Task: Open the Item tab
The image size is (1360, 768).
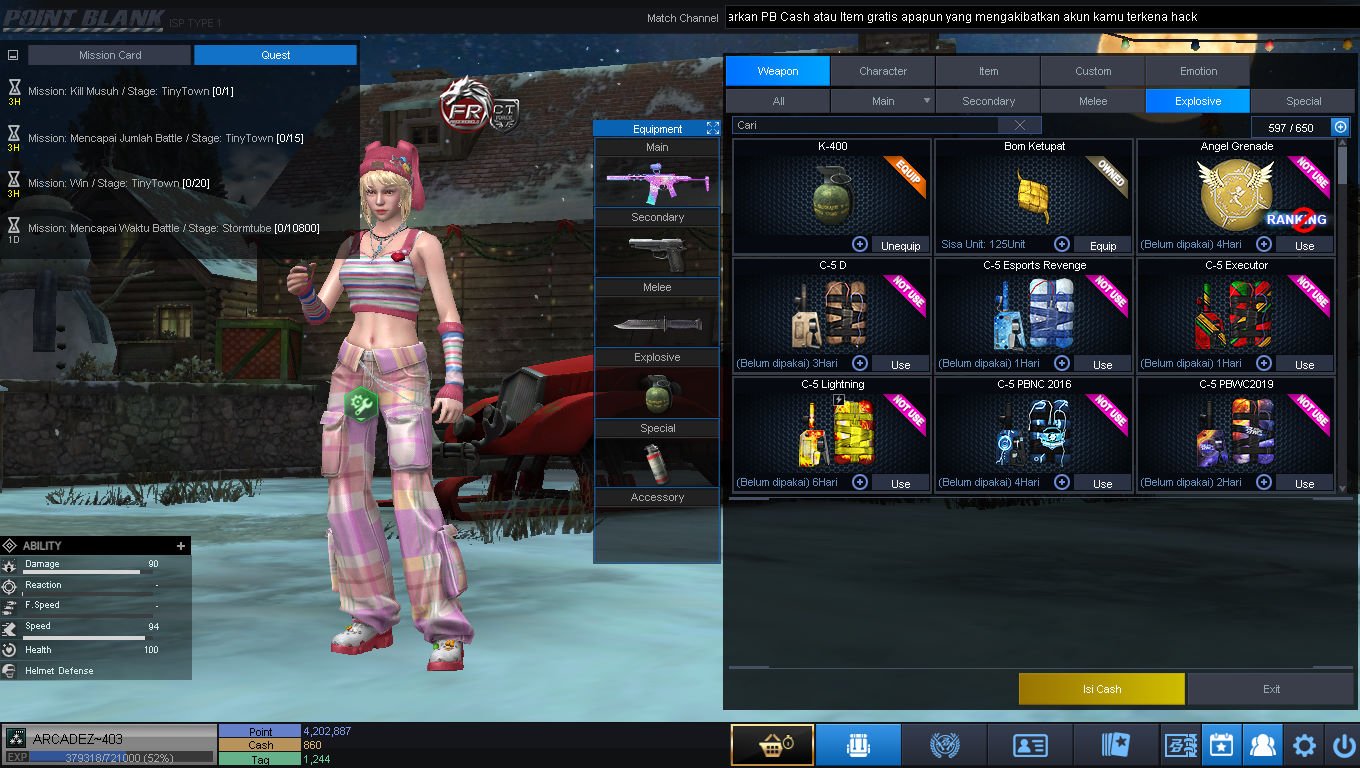Action: click(x=988, y=71)
